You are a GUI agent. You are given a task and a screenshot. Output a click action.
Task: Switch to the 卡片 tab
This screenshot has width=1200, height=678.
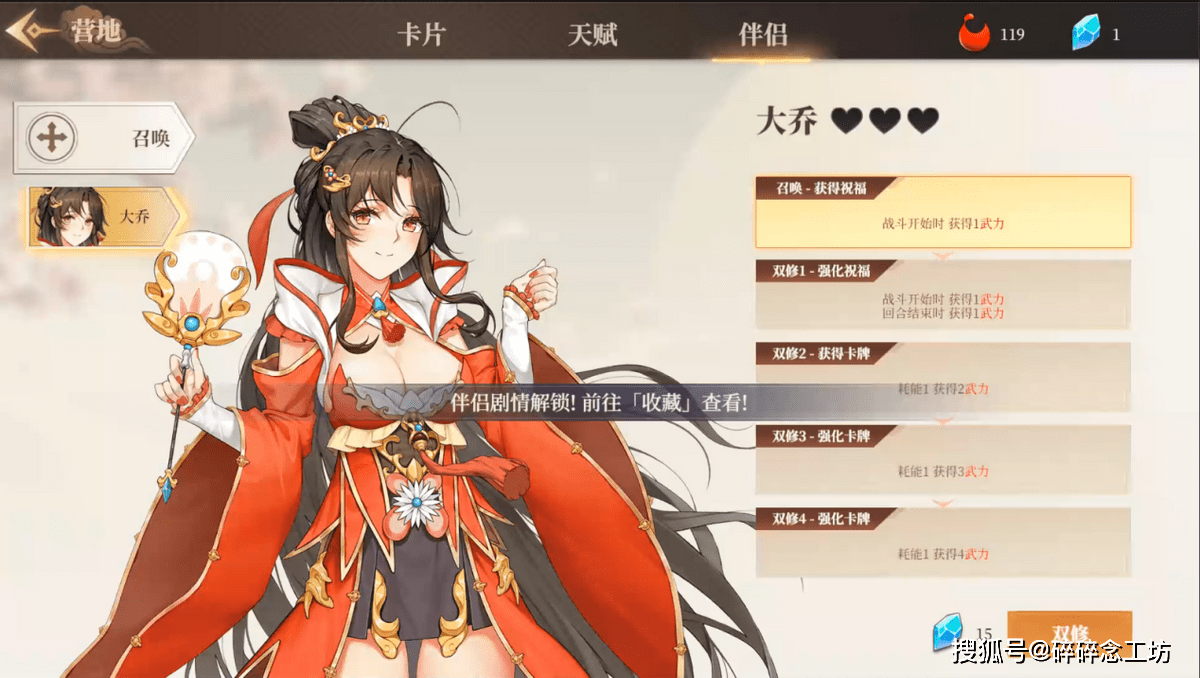[x=421, y=35]
